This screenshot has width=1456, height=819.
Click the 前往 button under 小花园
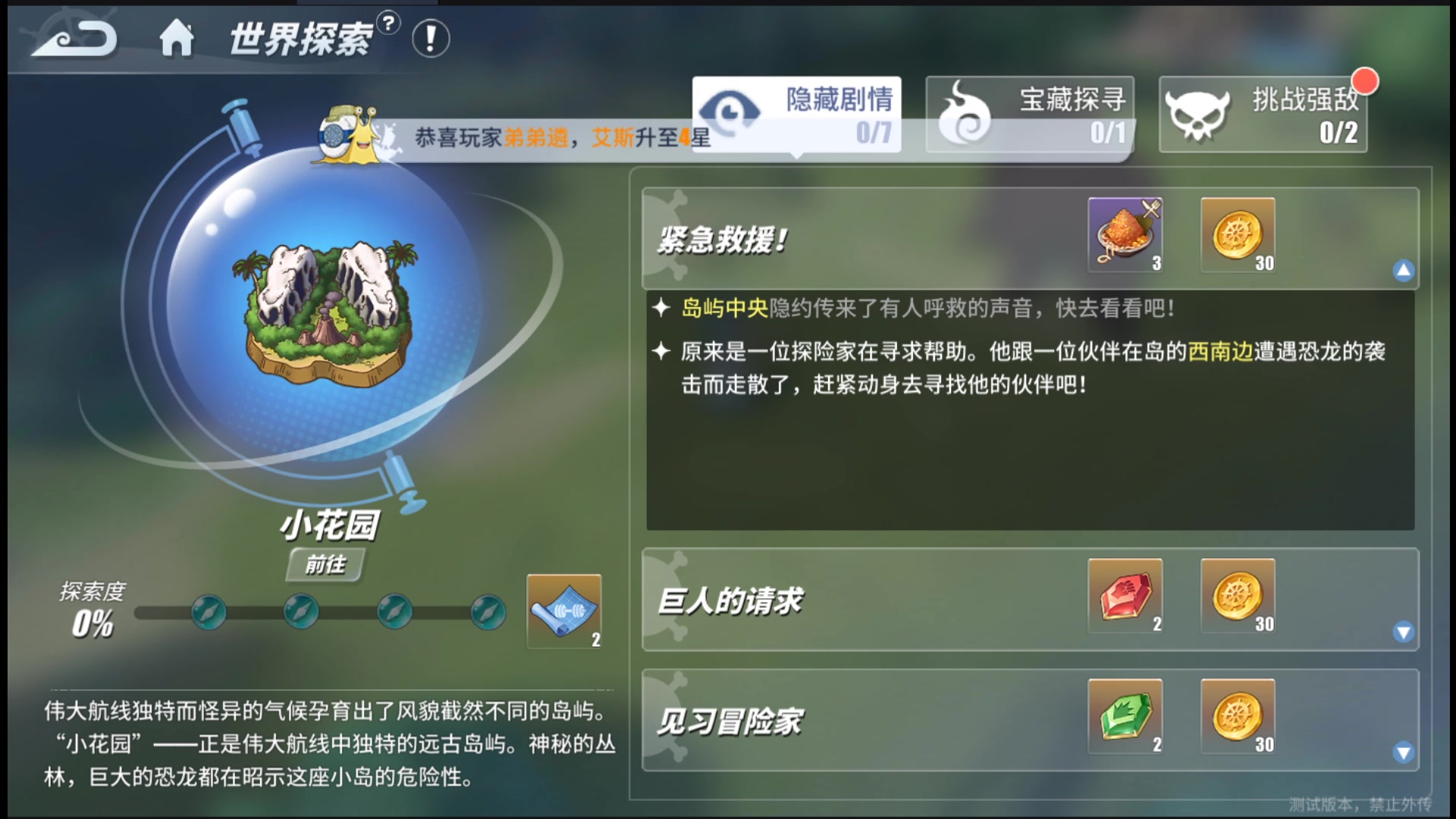pos(326,565)
